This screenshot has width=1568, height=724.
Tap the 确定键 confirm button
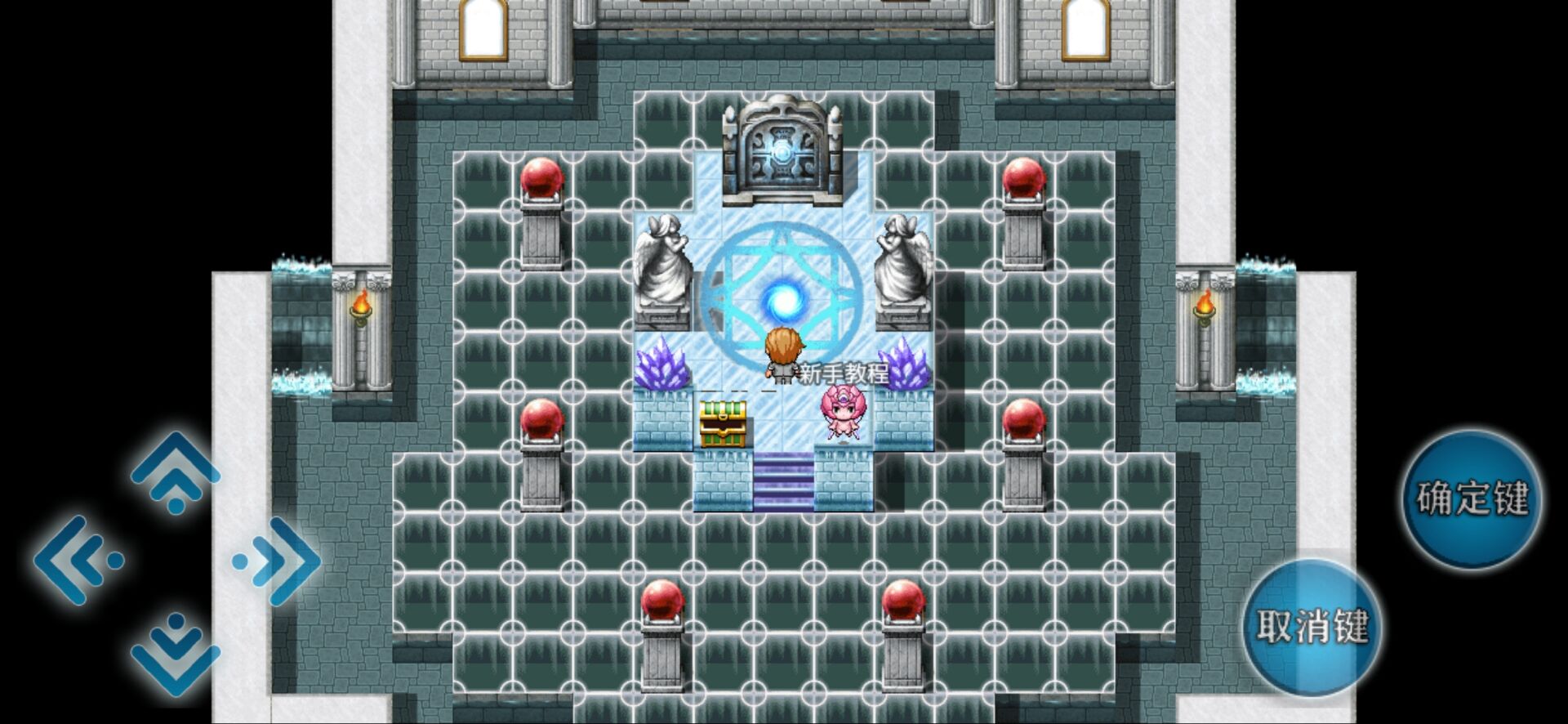click(x=1472, y=499)
